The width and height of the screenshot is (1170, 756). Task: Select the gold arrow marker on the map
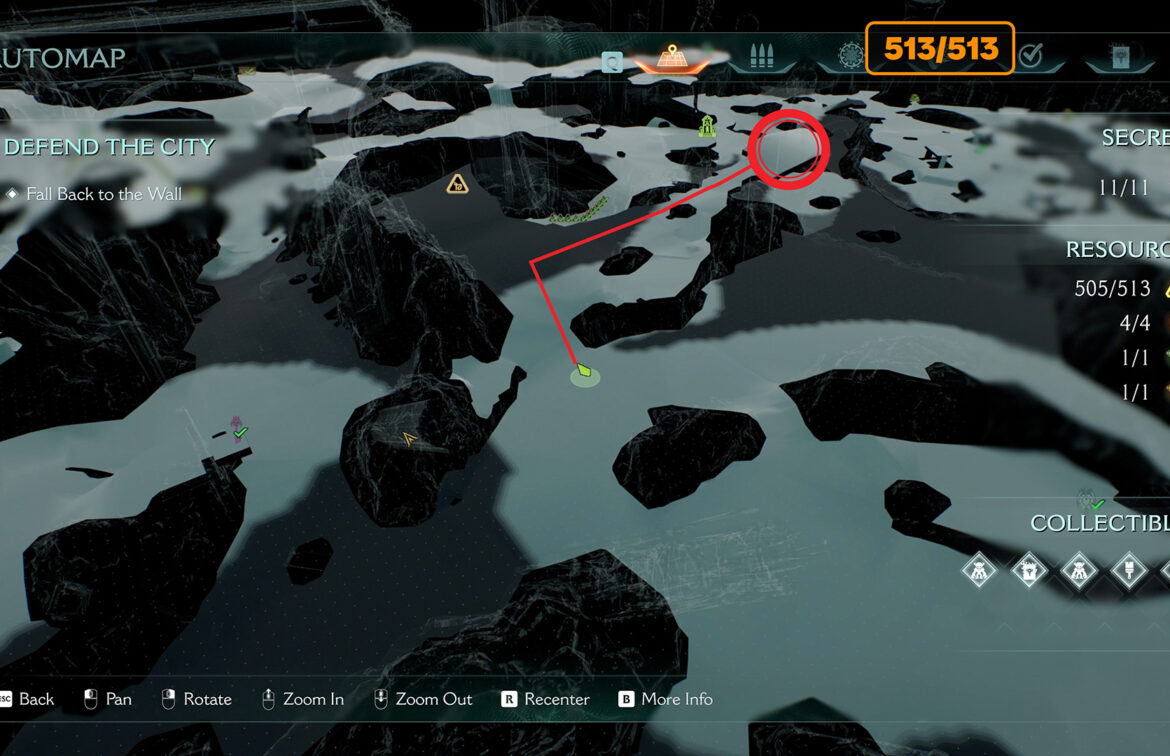[x=408, y=438]
